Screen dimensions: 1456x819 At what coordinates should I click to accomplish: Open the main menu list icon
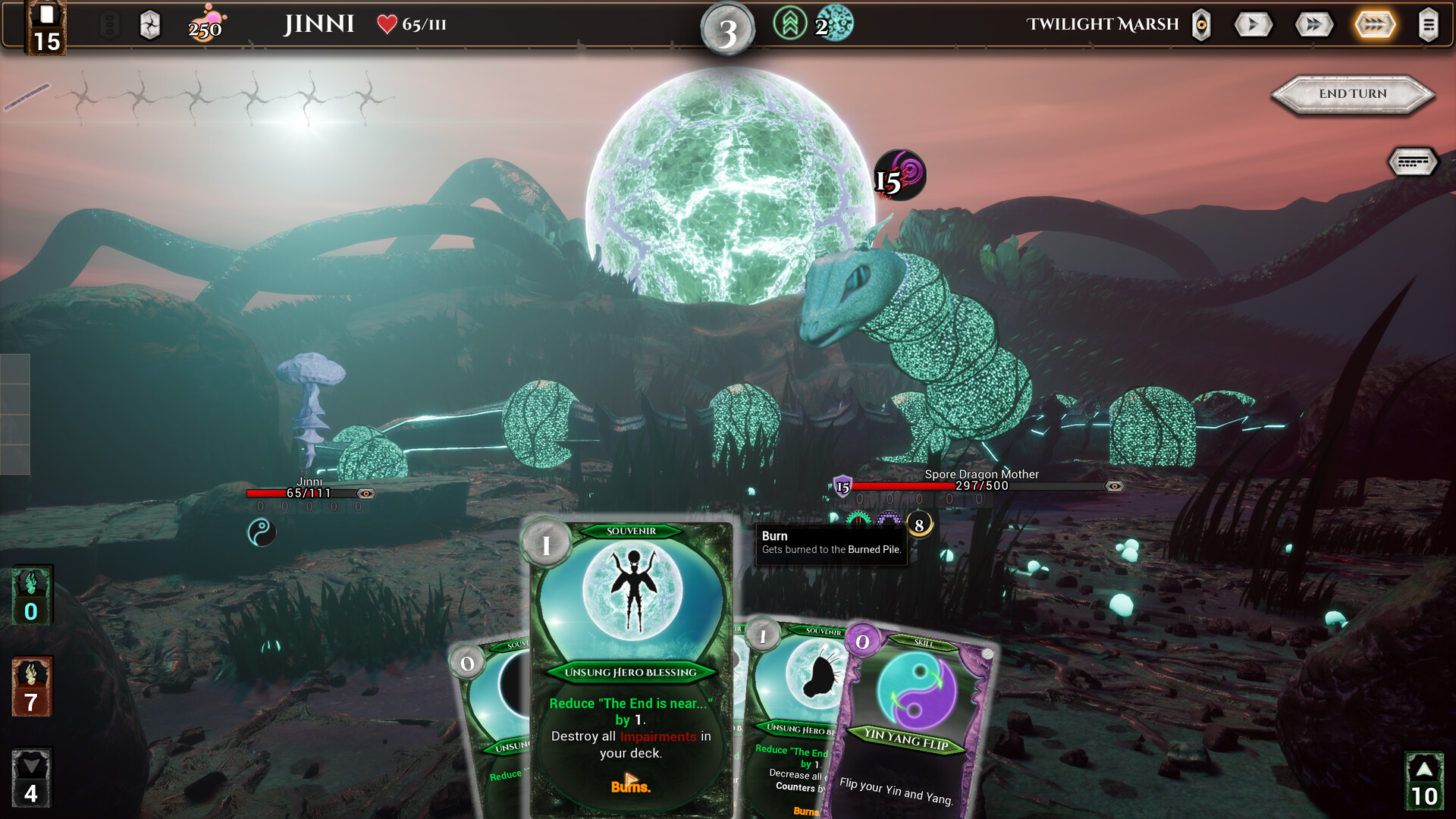(x=1428, y=25)
